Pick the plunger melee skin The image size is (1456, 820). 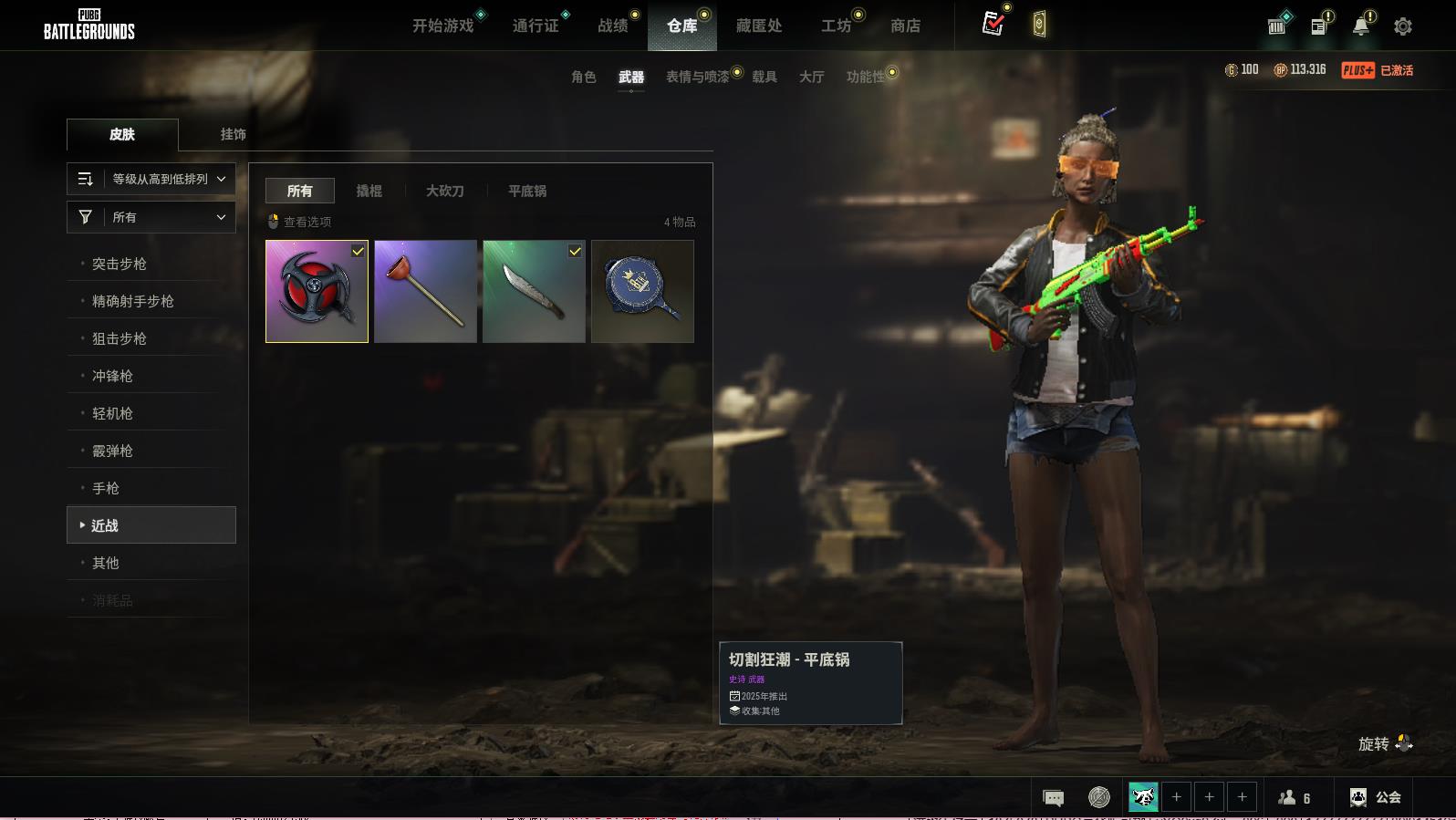(x=425, y=291)
